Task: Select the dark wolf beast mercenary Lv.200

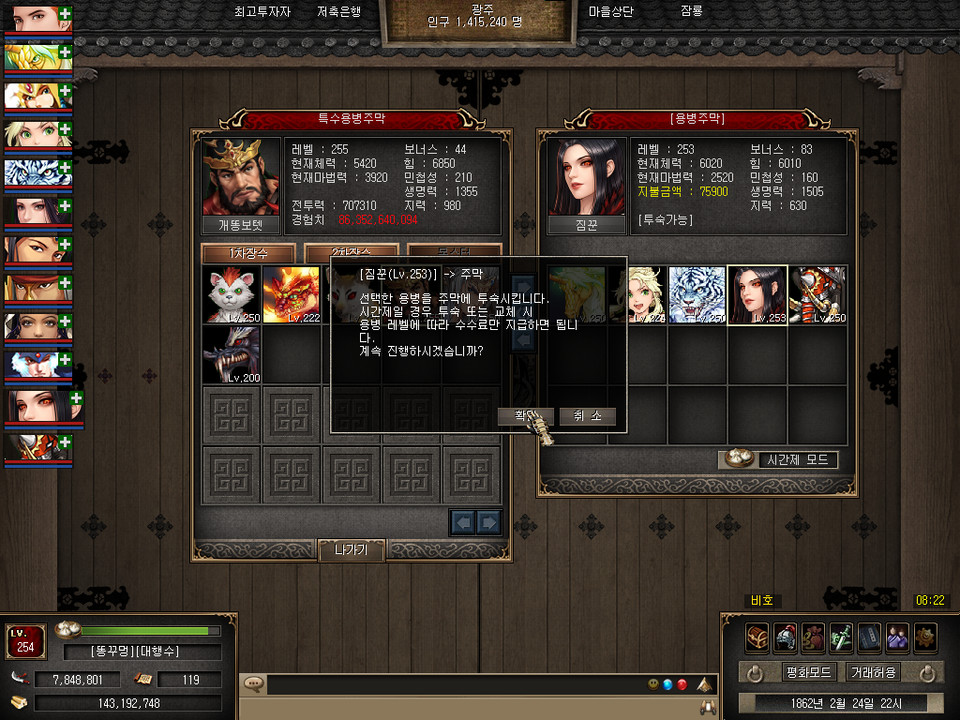Action: pos(232,355)
